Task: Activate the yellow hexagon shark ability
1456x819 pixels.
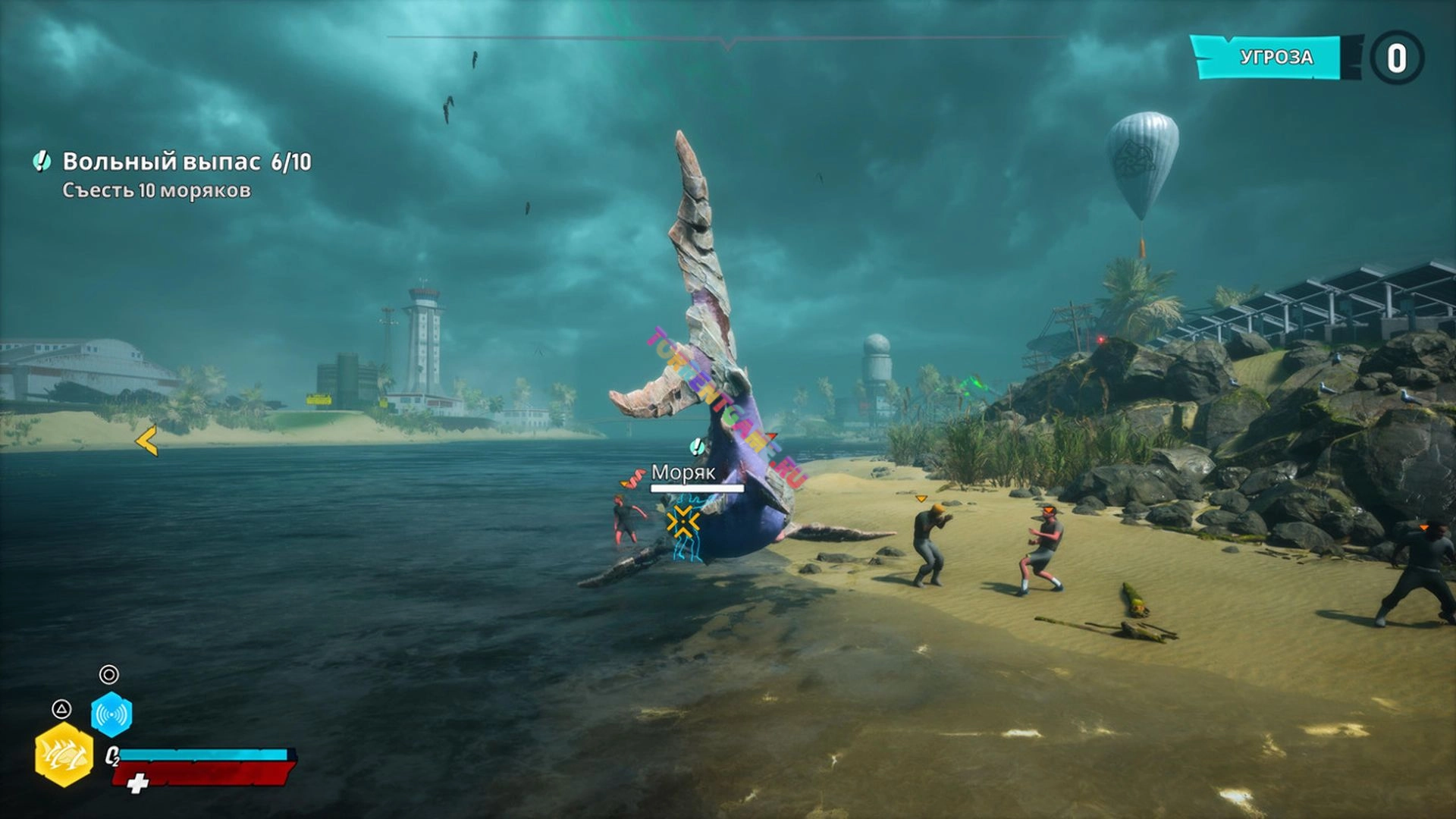Action: coord(64,755)
